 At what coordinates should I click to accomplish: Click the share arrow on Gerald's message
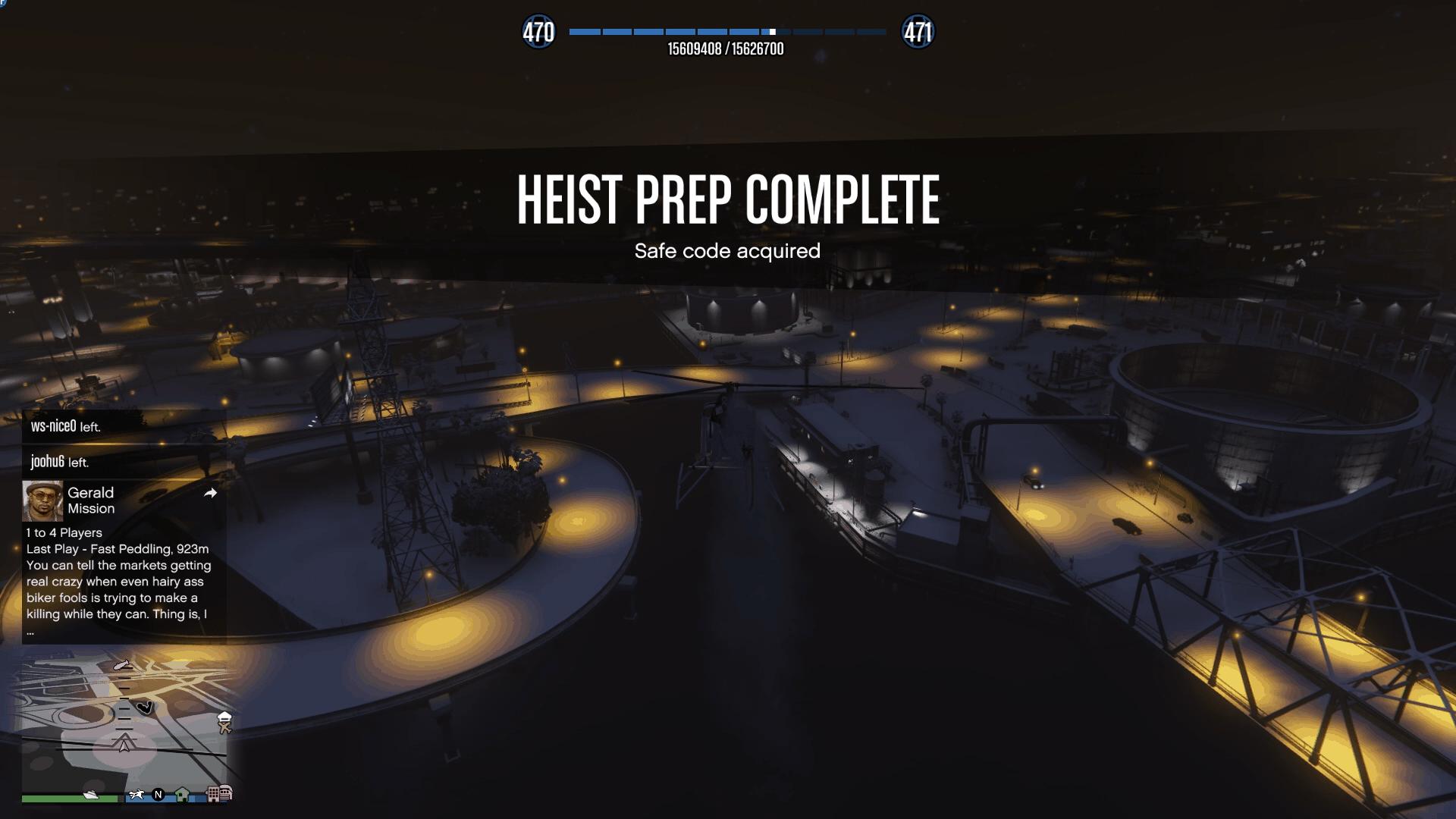211,494
